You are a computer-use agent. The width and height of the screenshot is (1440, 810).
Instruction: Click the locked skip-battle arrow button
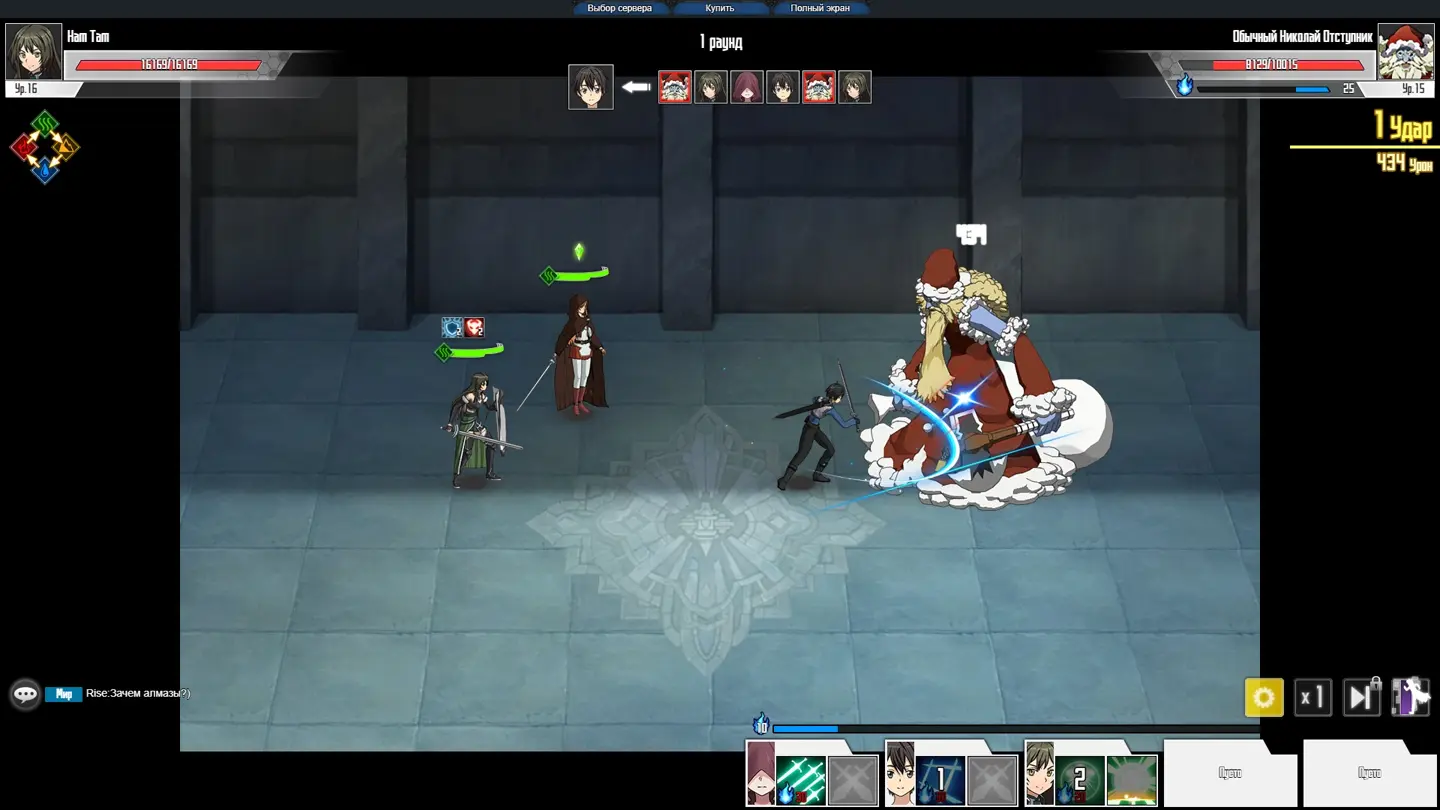[x=1360, y=697]
